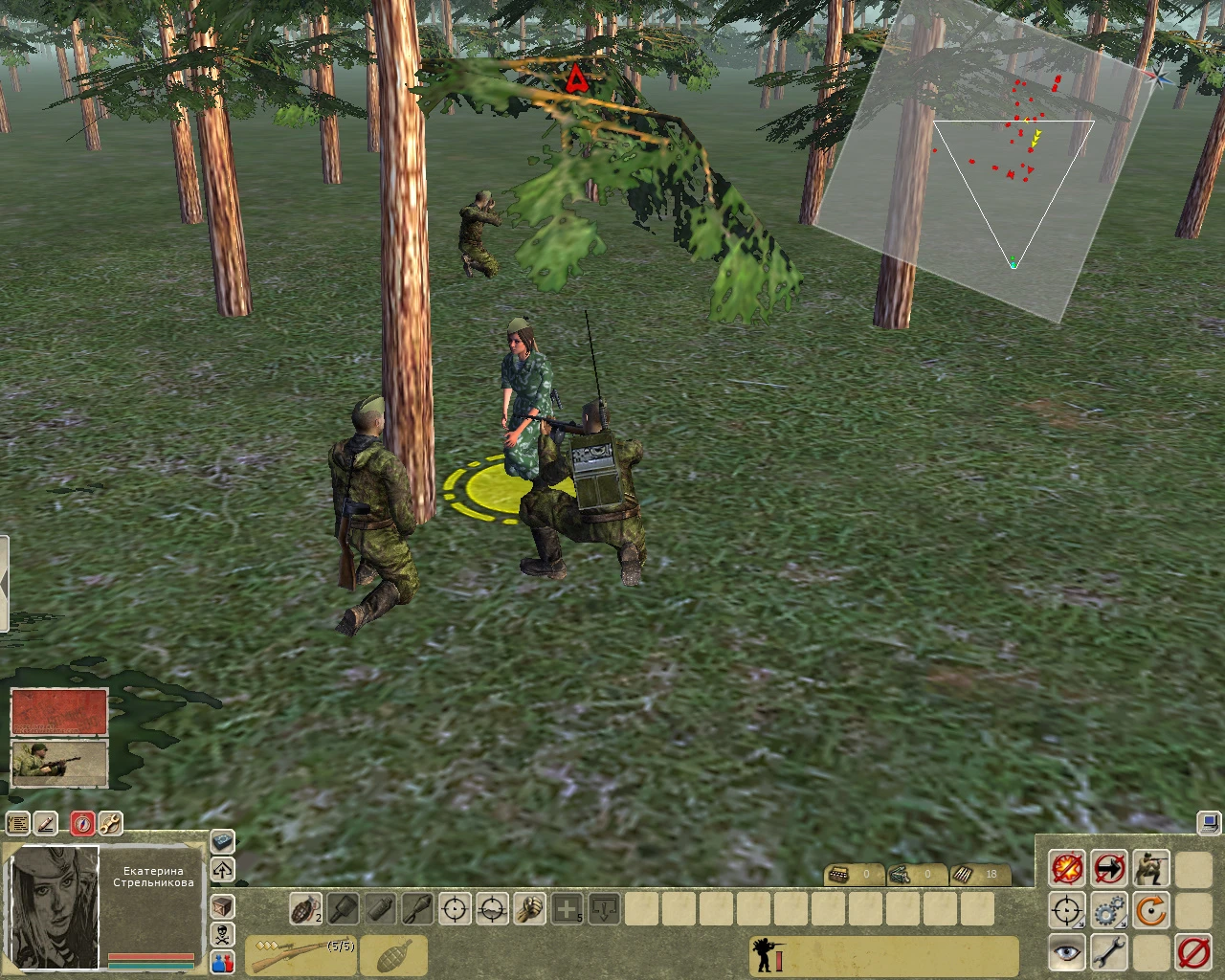The image size is (1225, 980).
Task: Toggle the hold position order
Action: click(1108, 869)
